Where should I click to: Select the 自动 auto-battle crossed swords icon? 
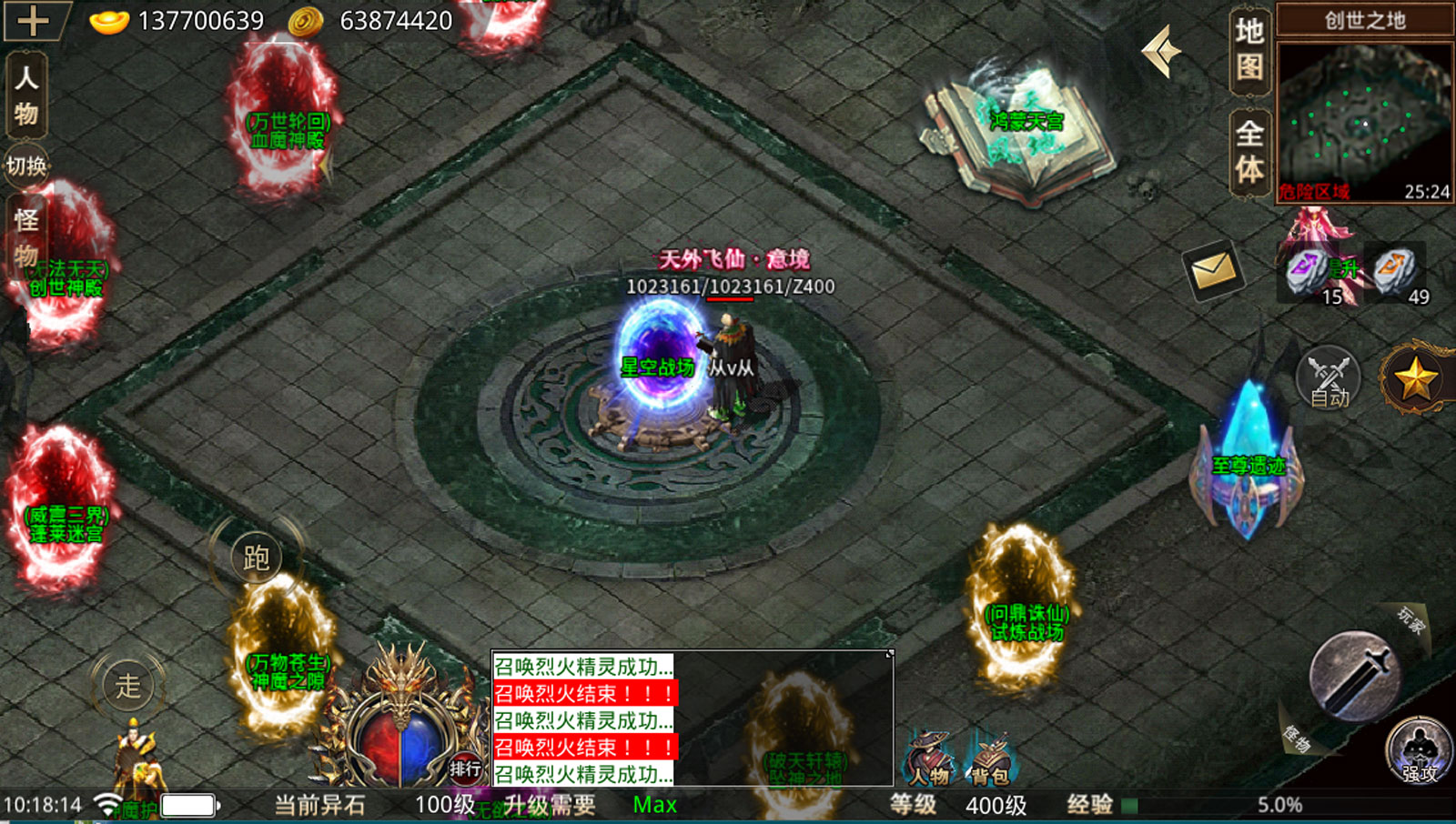[x=1327, y=379]
